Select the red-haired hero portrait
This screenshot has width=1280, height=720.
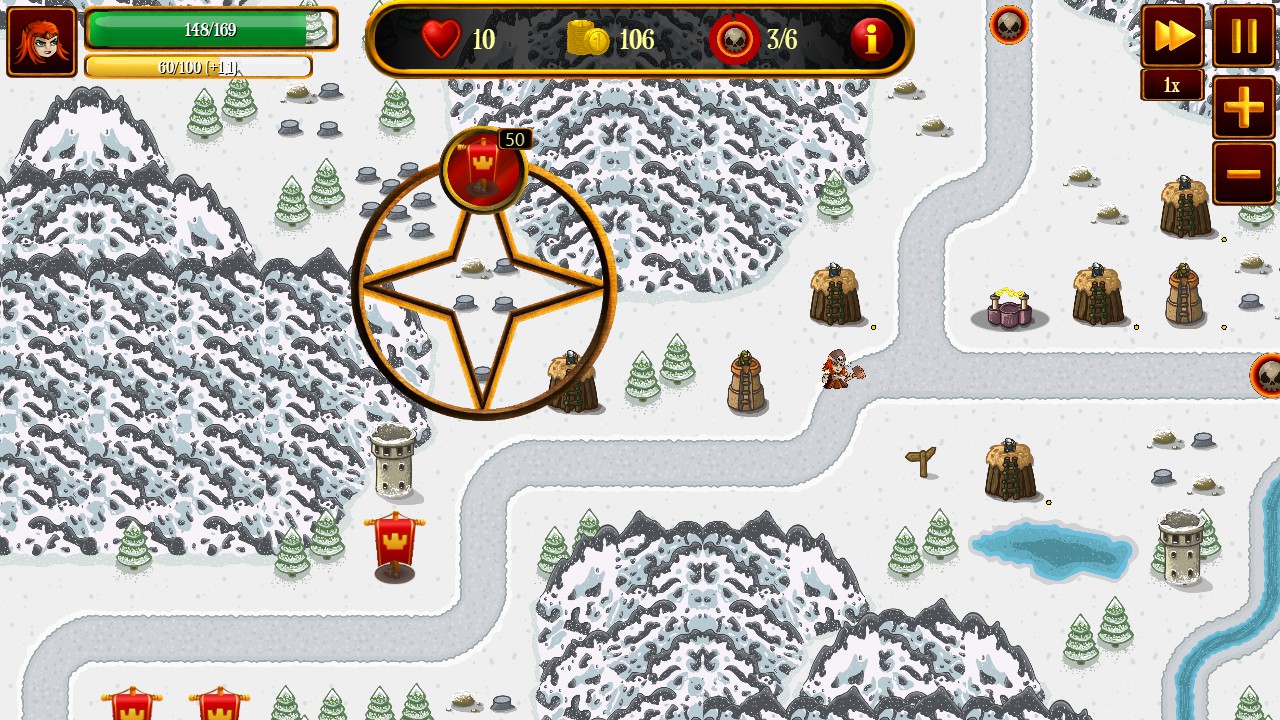[x=42, y=41]
